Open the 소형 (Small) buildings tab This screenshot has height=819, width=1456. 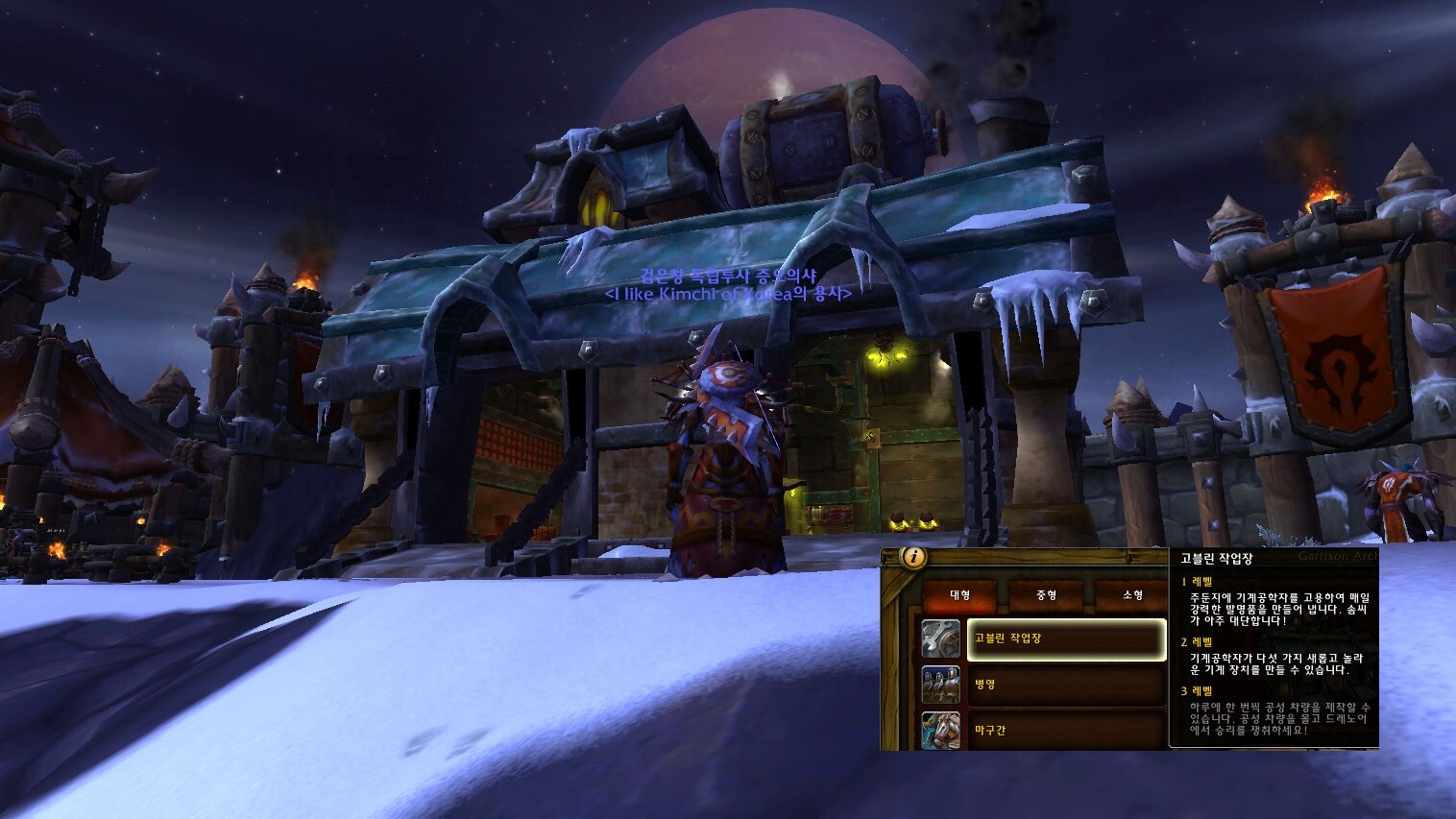[1132, 595]
